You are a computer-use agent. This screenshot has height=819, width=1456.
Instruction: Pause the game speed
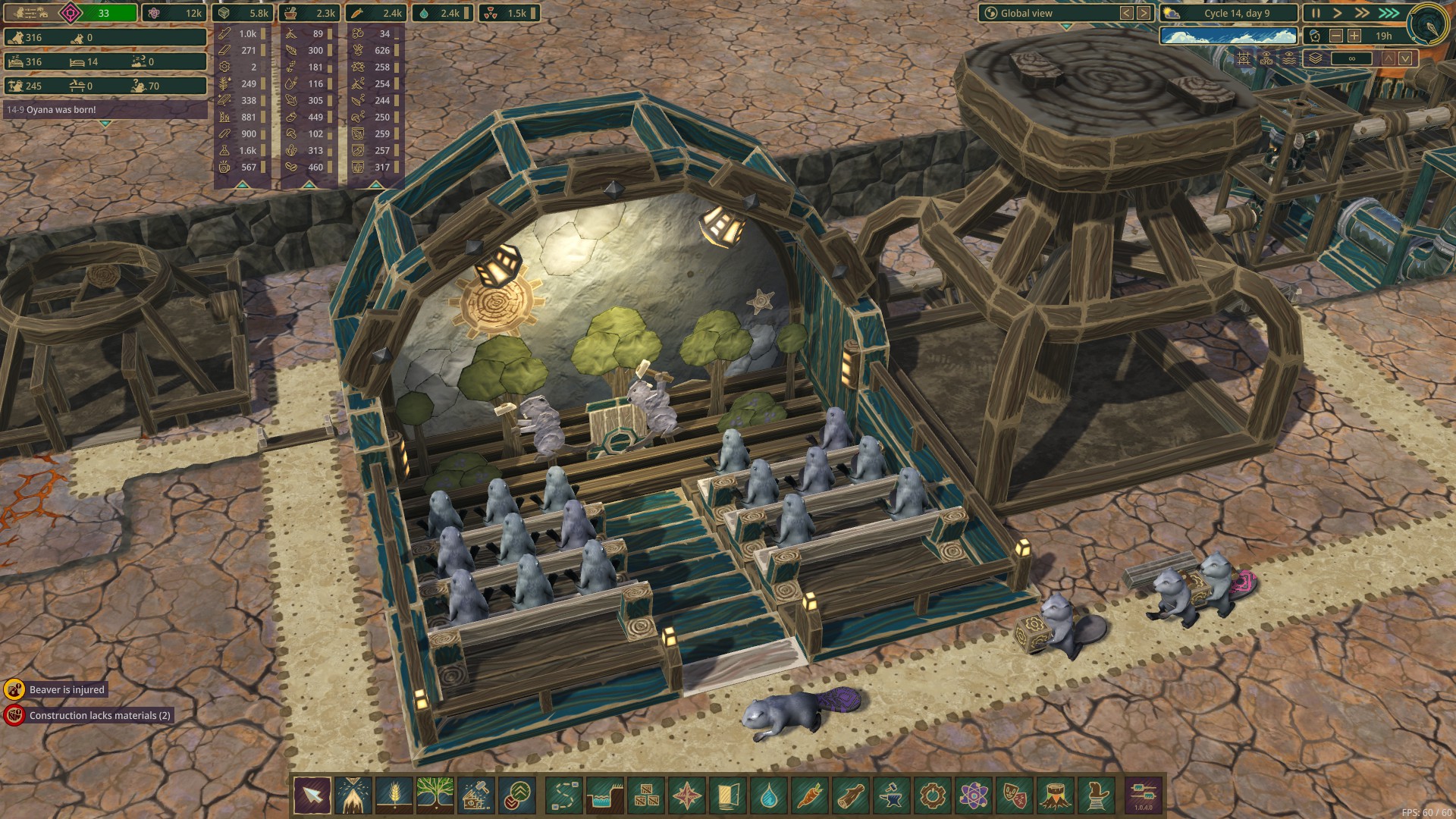pos(1316,13)
